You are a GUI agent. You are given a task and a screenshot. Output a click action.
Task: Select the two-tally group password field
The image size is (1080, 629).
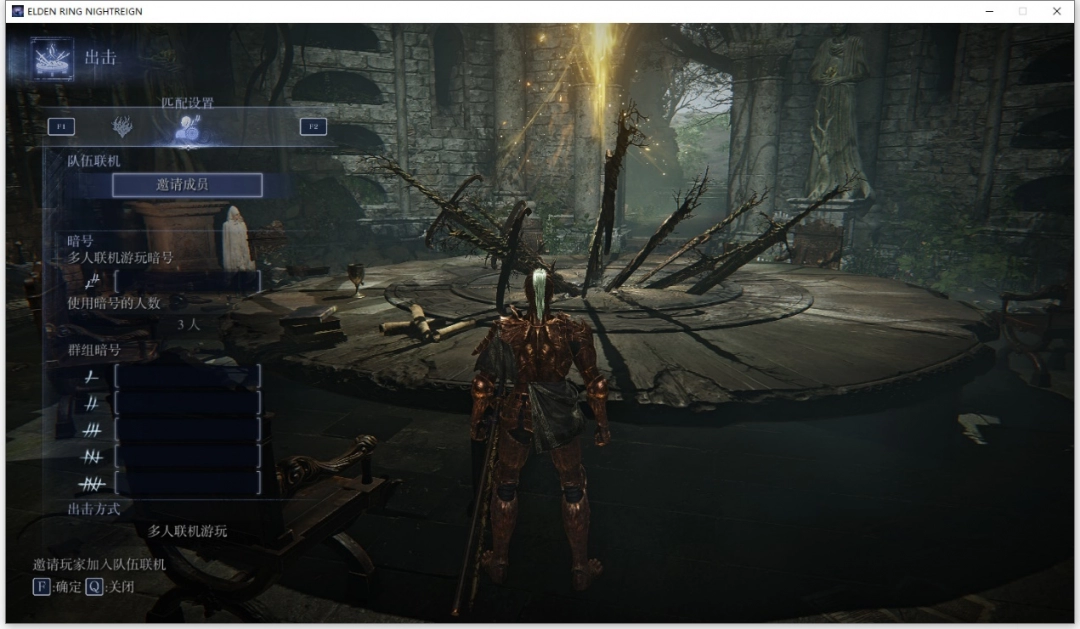tap(187, 403)
